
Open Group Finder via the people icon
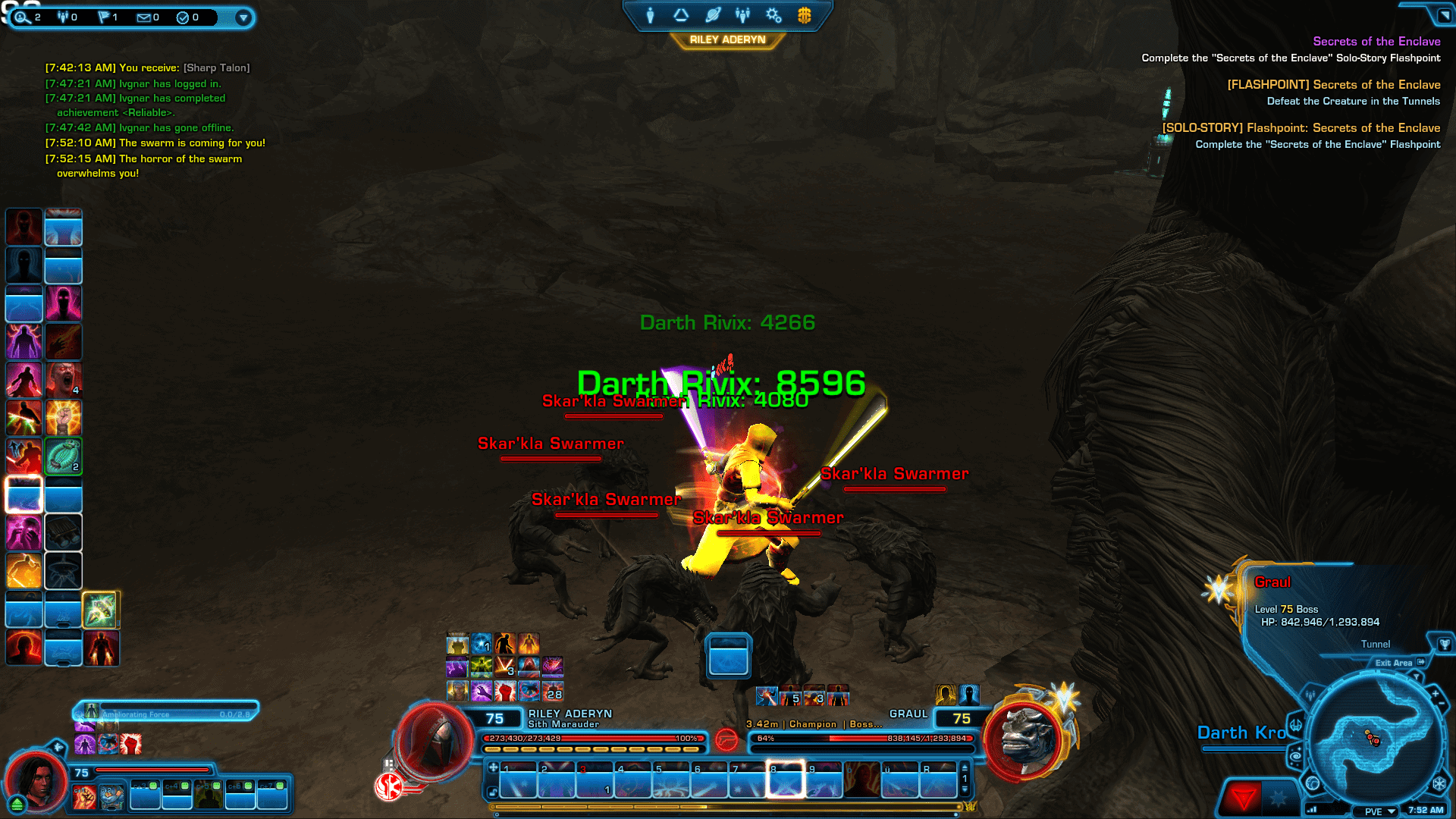point(742,15)
